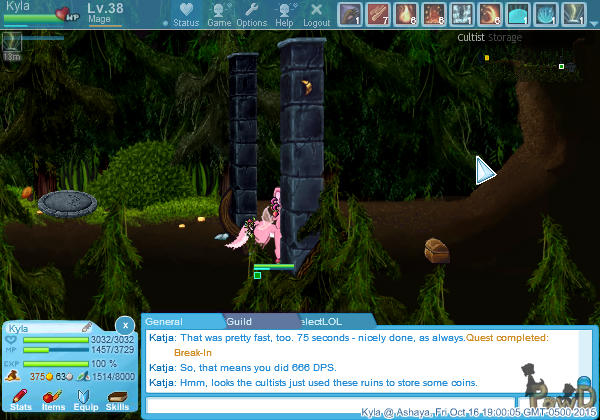The image size is (600, 420).
Task: Close the Kyla character panel
Action: click(124, 325)
